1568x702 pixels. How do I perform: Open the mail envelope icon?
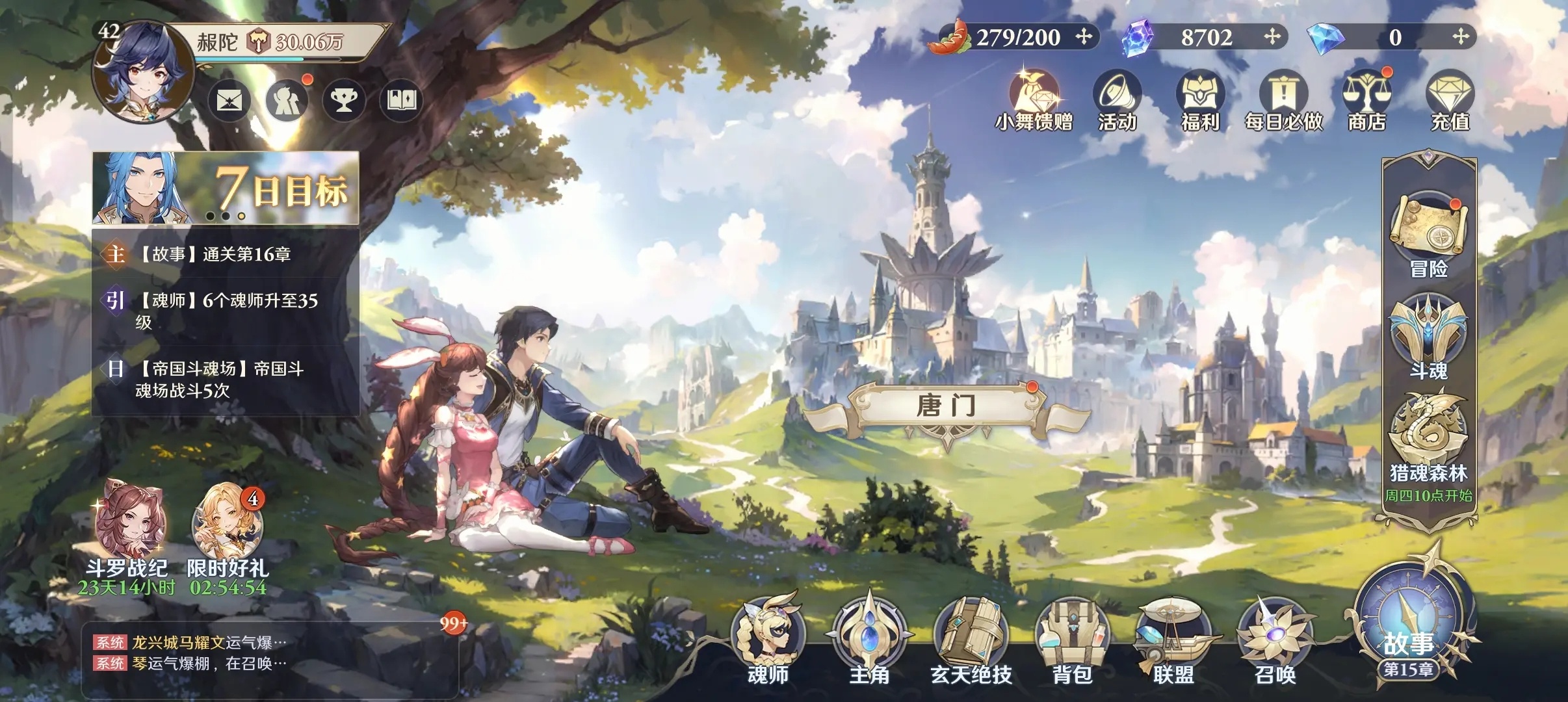point(229,101)
